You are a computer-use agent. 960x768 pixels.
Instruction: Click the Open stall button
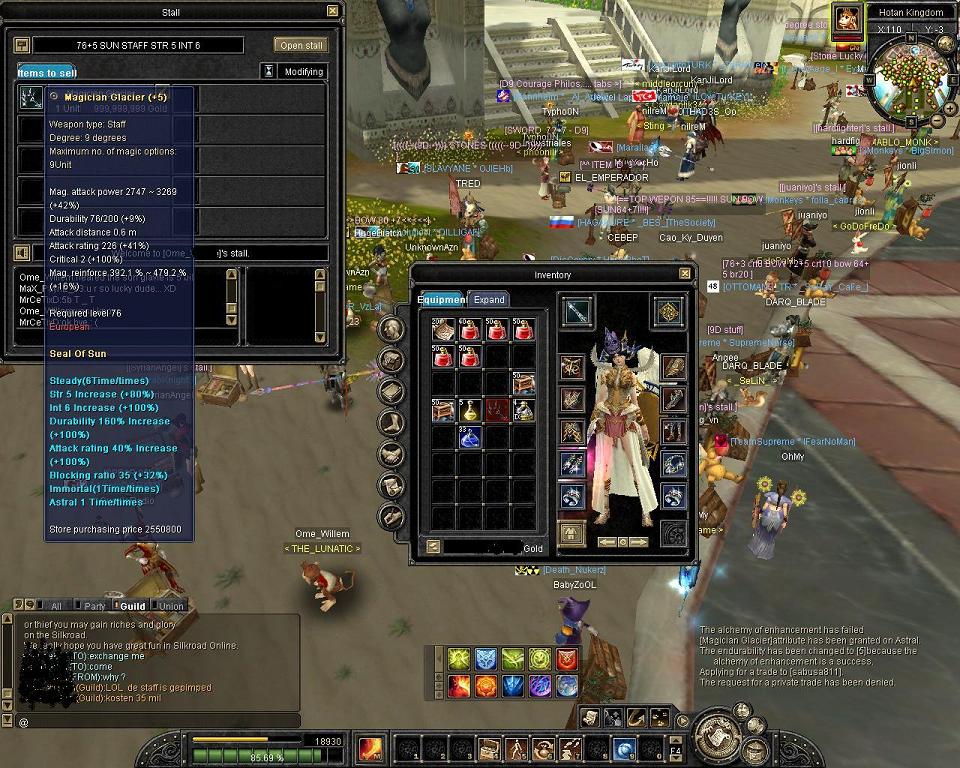point(301,45)
